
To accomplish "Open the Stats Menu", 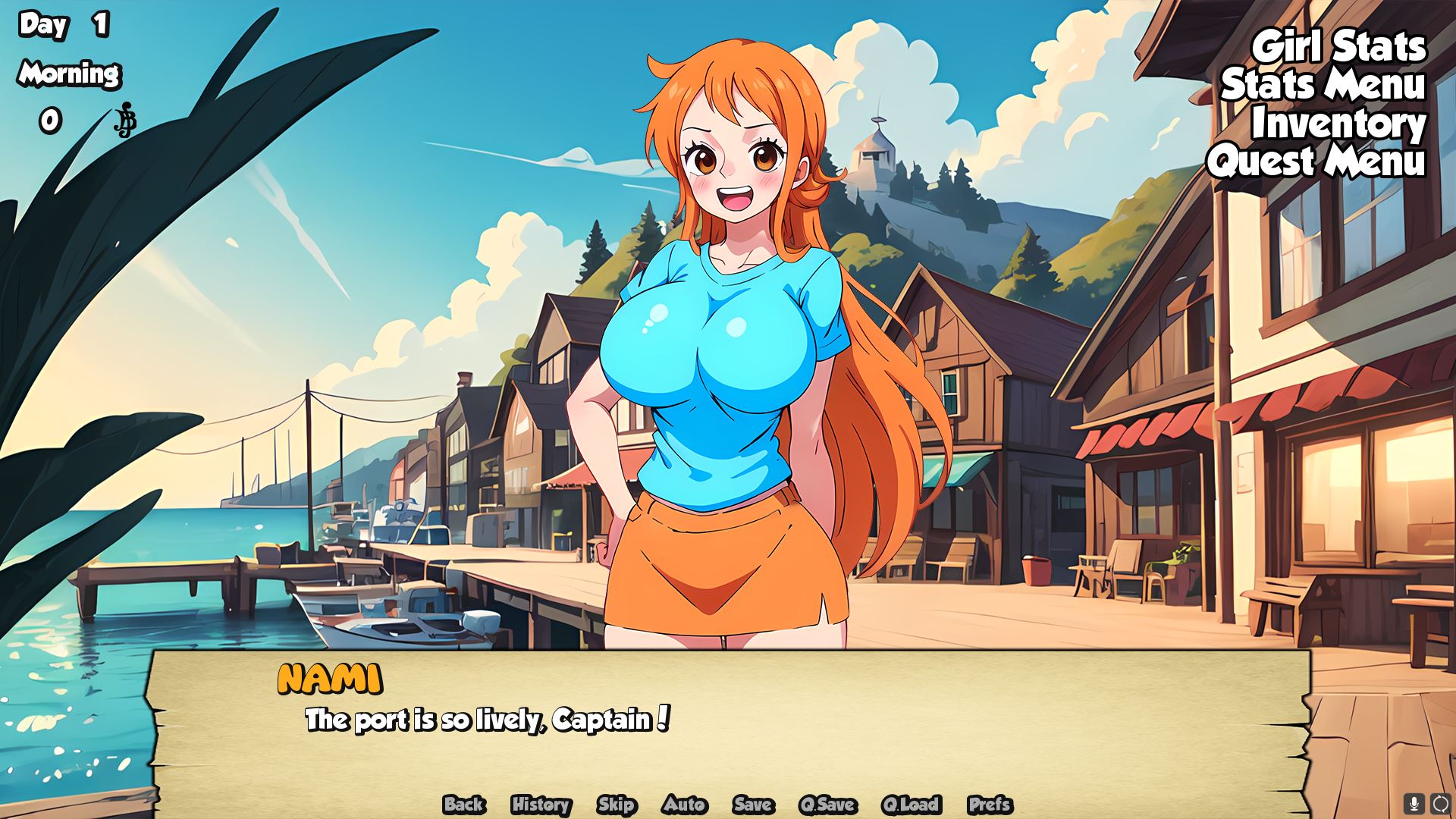I will (1323, 85).
